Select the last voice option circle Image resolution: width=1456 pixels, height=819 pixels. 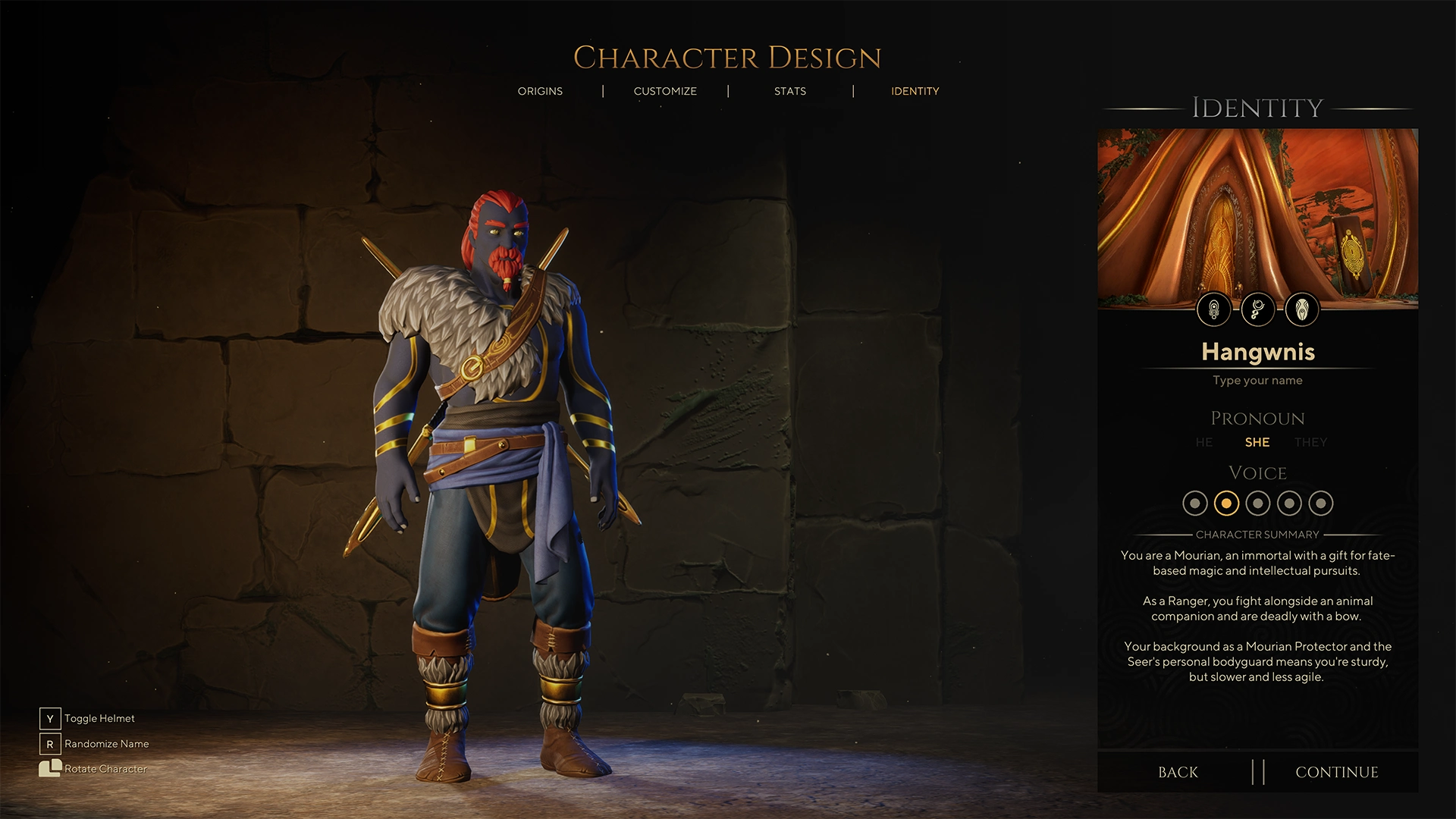tap(1321, 503)
